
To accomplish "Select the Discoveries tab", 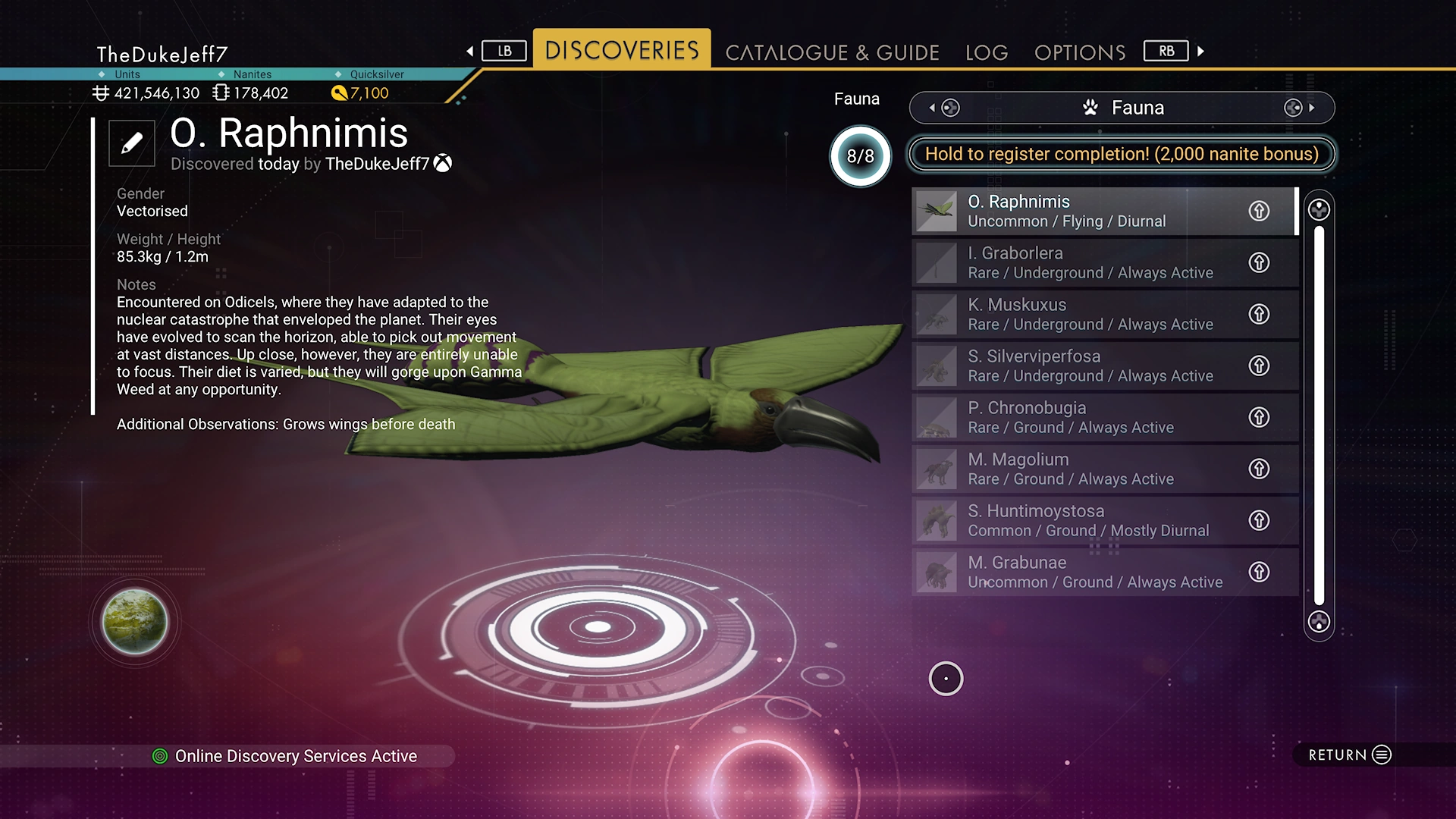I will coord(622,50).
